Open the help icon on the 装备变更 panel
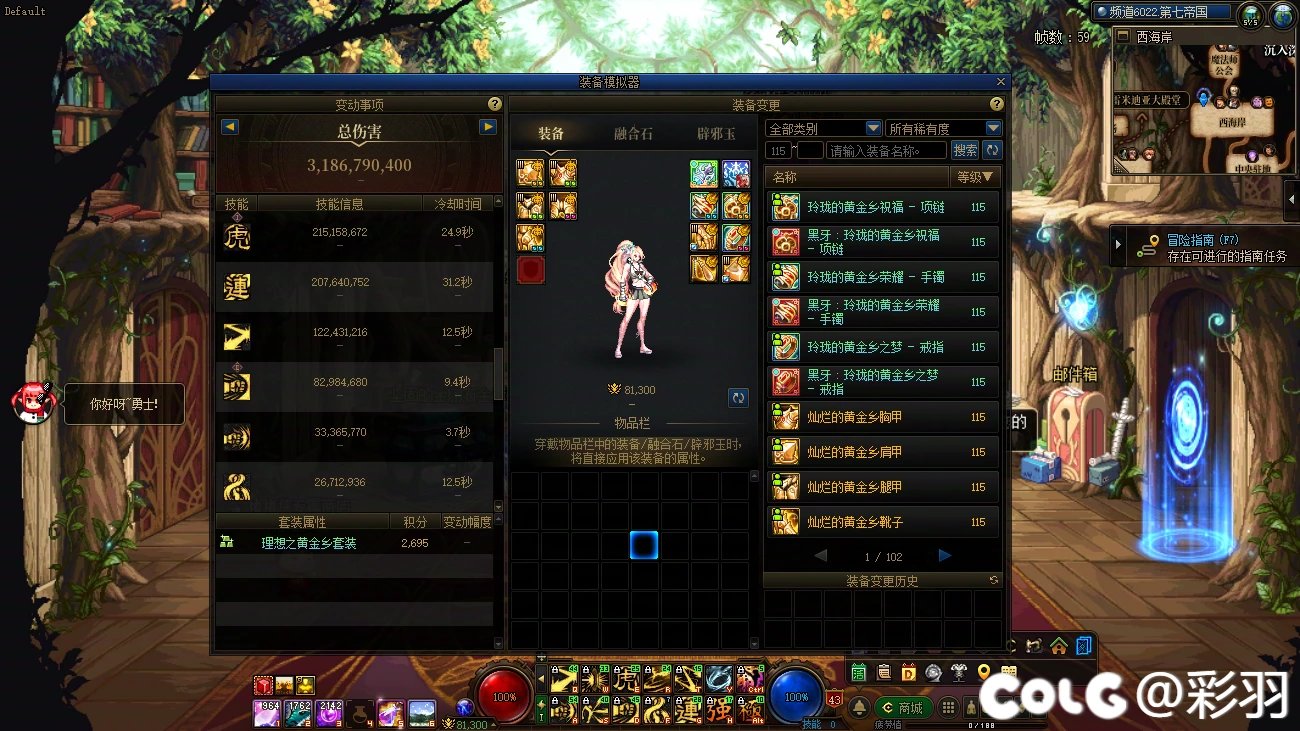Viewport: 1300px width, 731px height. tap(995, 103)
